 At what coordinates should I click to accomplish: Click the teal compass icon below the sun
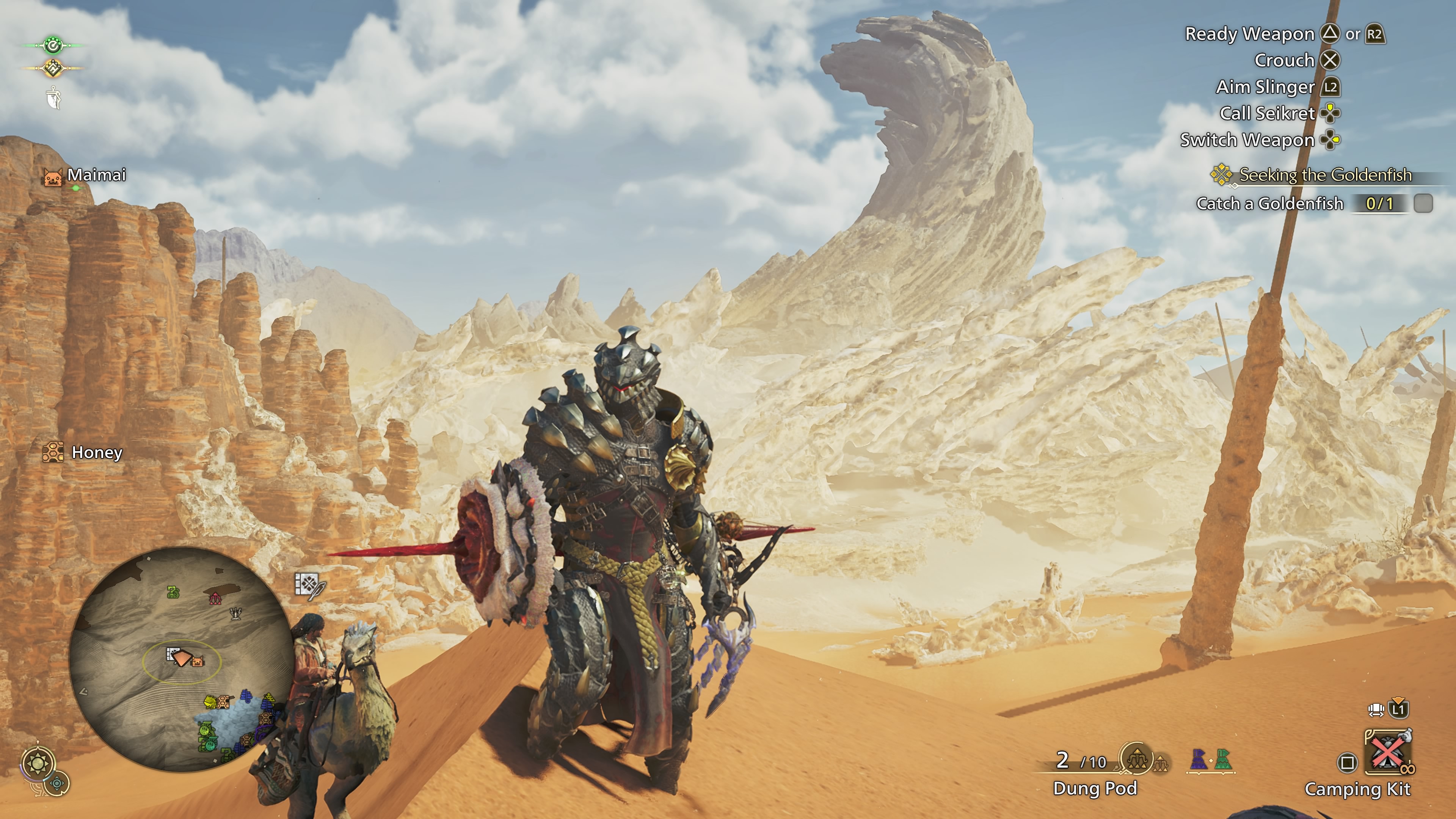[x=57, y=784]
